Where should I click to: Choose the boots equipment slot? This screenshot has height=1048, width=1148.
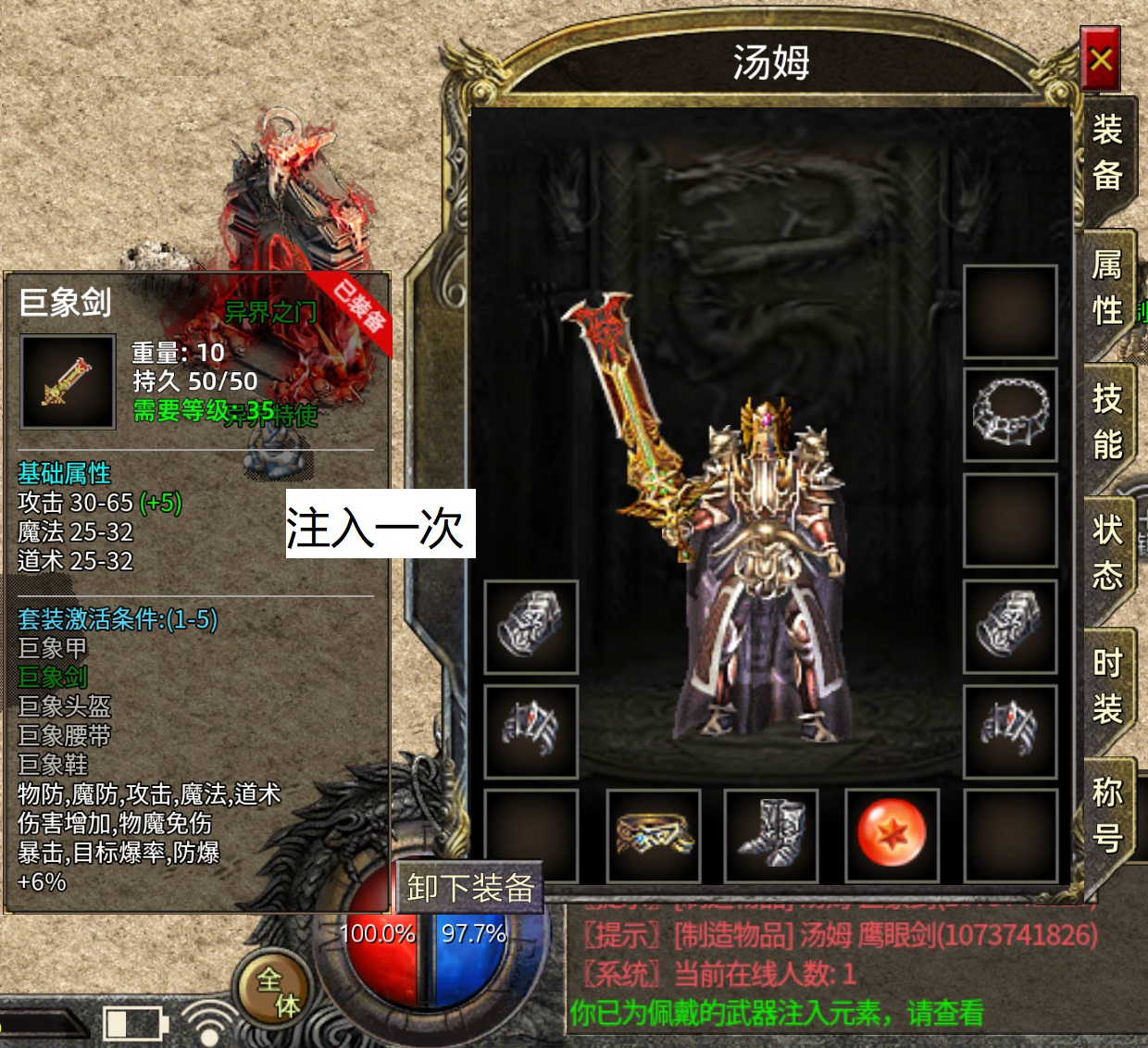point(771,834)
